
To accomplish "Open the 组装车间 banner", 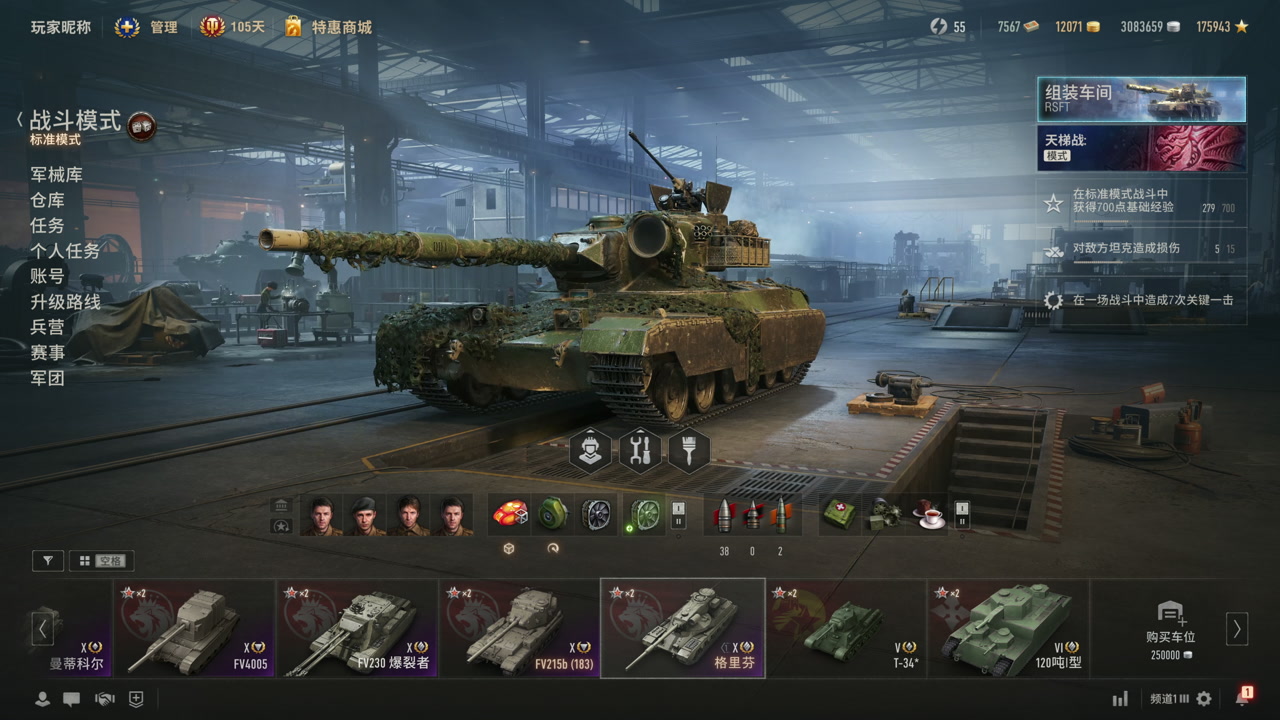I will tap(1141, 99).
